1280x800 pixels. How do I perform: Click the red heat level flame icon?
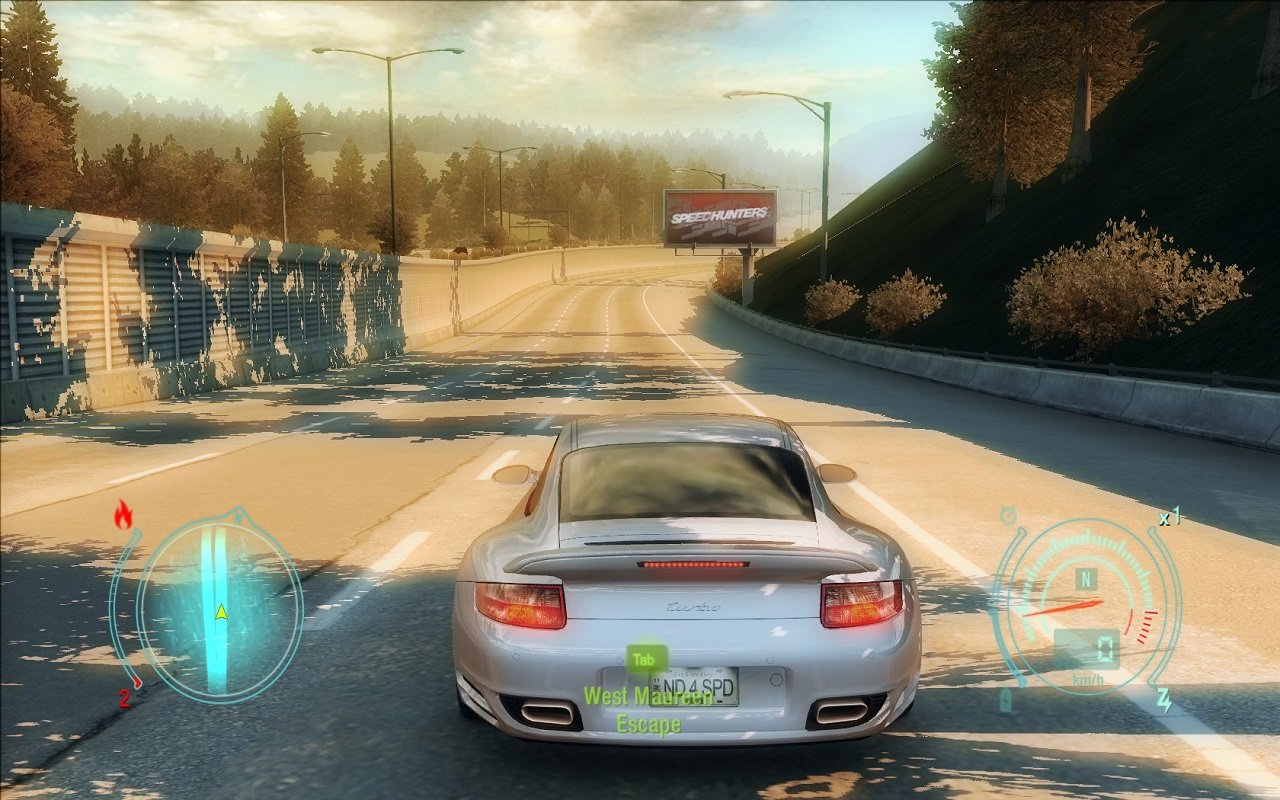point(123,515)
